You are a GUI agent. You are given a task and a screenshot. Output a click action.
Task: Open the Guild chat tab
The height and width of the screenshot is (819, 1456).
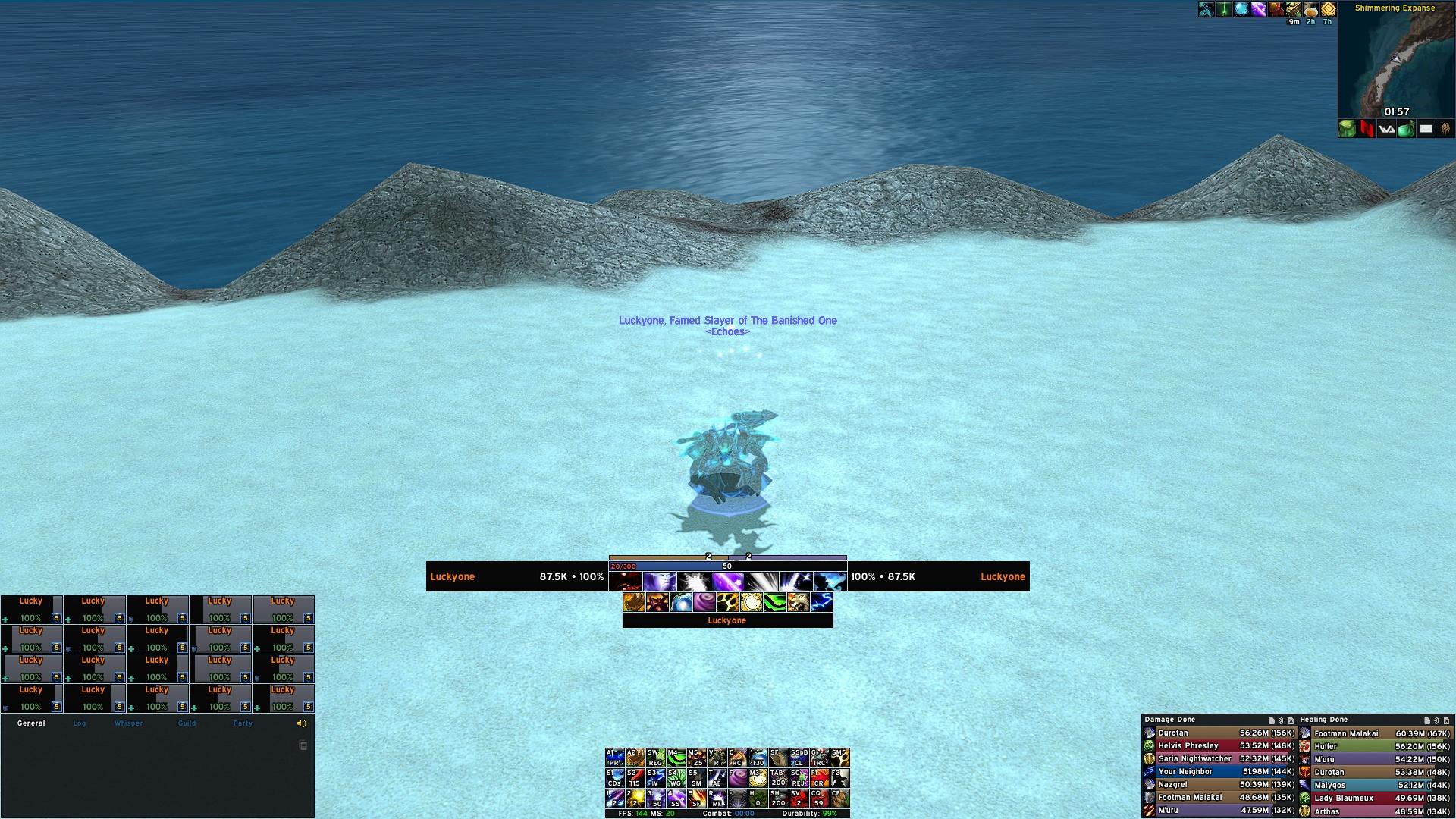tap(187, 723)
